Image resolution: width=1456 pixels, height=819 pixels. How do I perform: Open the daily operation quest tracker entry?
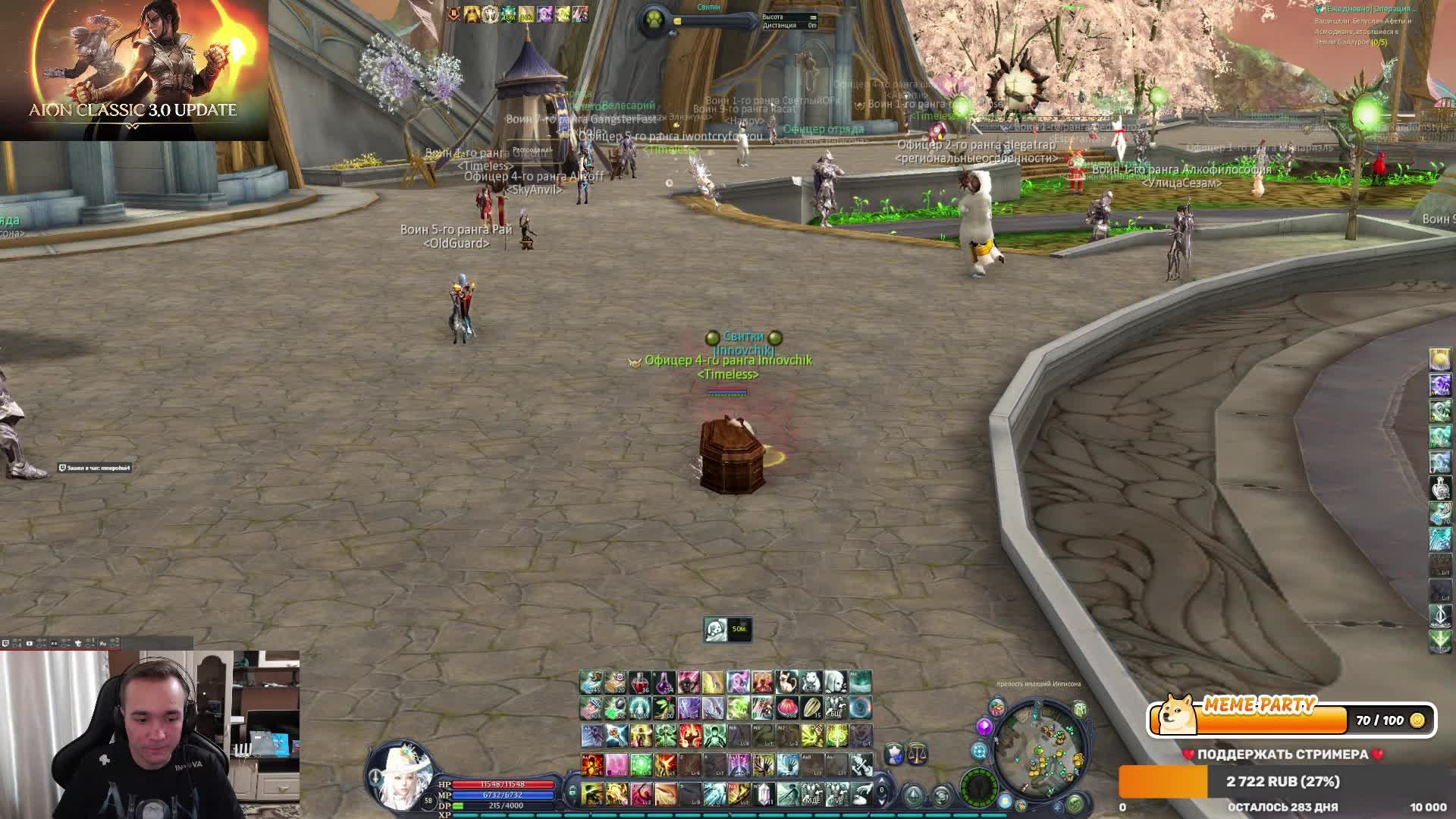coord(1365,9)
